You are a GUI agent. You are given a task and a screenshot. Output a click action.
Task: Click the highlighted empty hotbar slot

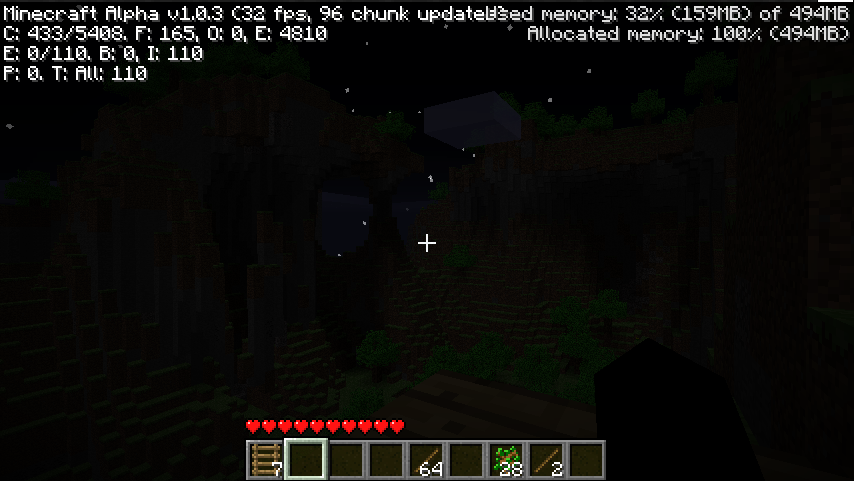click(x=305, y=459)
